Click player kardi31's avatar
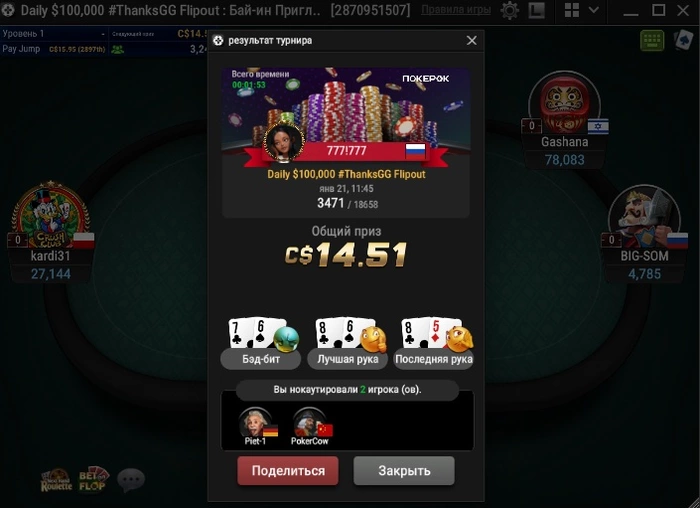The height and width of the screenshot is (508, 700). (50, 216)
